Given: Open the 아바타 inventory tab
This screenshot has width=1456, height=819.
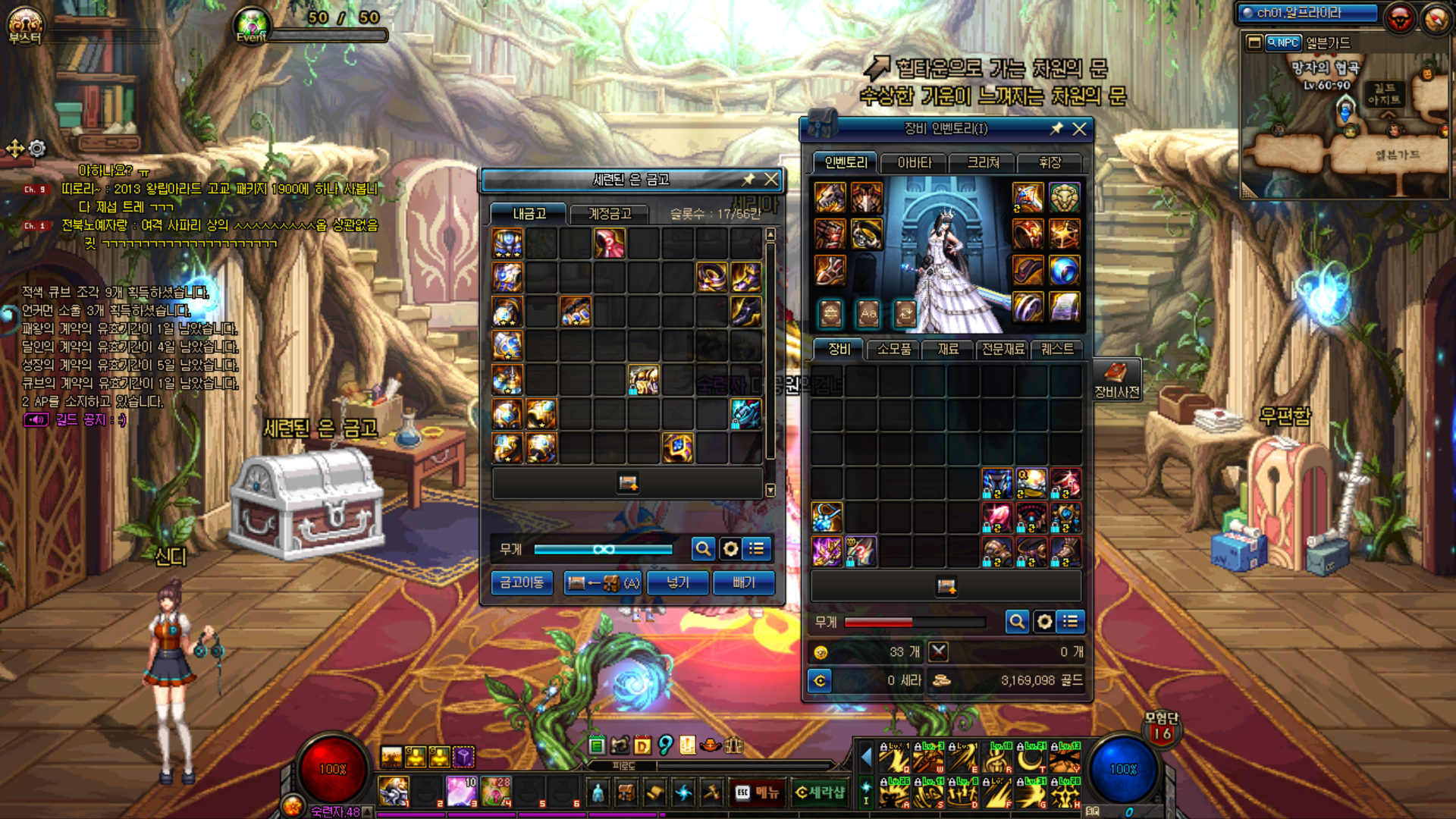Looking at the screenshot, I should click(x=914, y=162).
